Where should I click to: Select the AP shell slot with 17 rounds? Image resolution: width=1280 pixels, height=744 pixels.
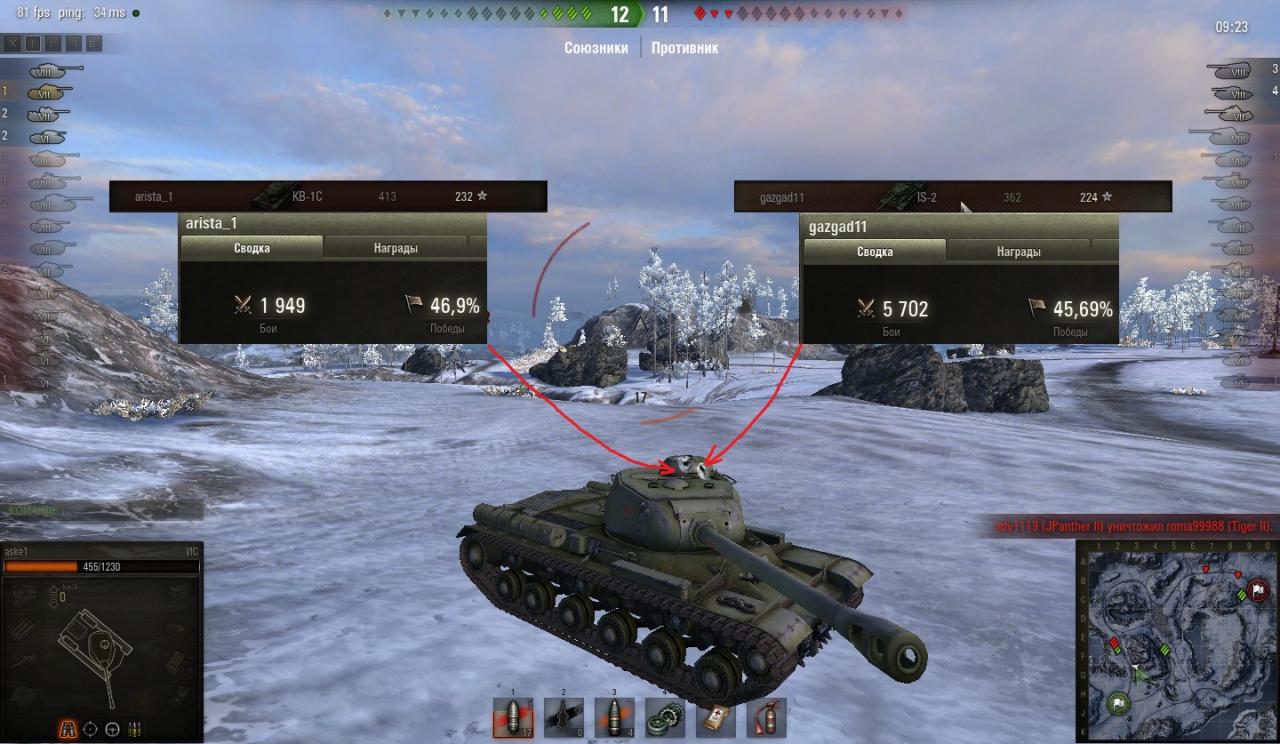[513, 717]
